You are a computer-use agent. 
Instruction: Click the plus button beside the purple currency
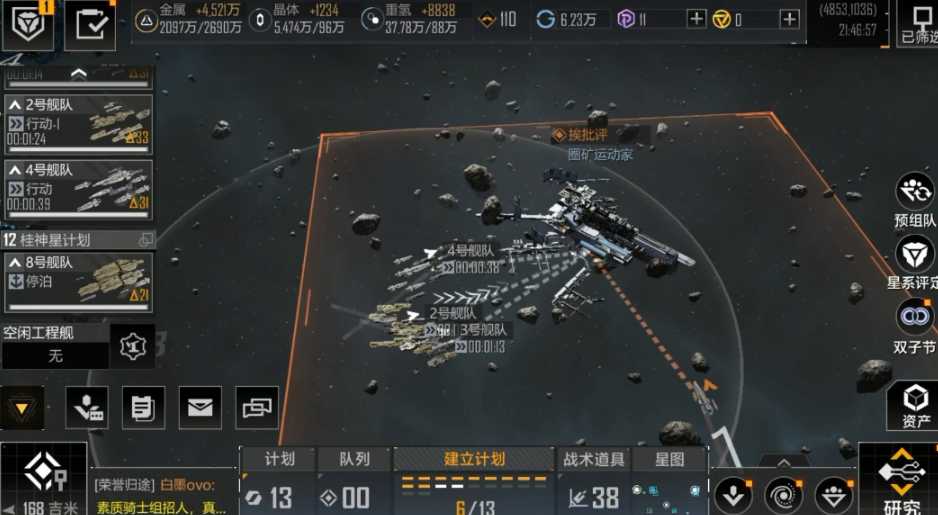click(x=696, y=19)
